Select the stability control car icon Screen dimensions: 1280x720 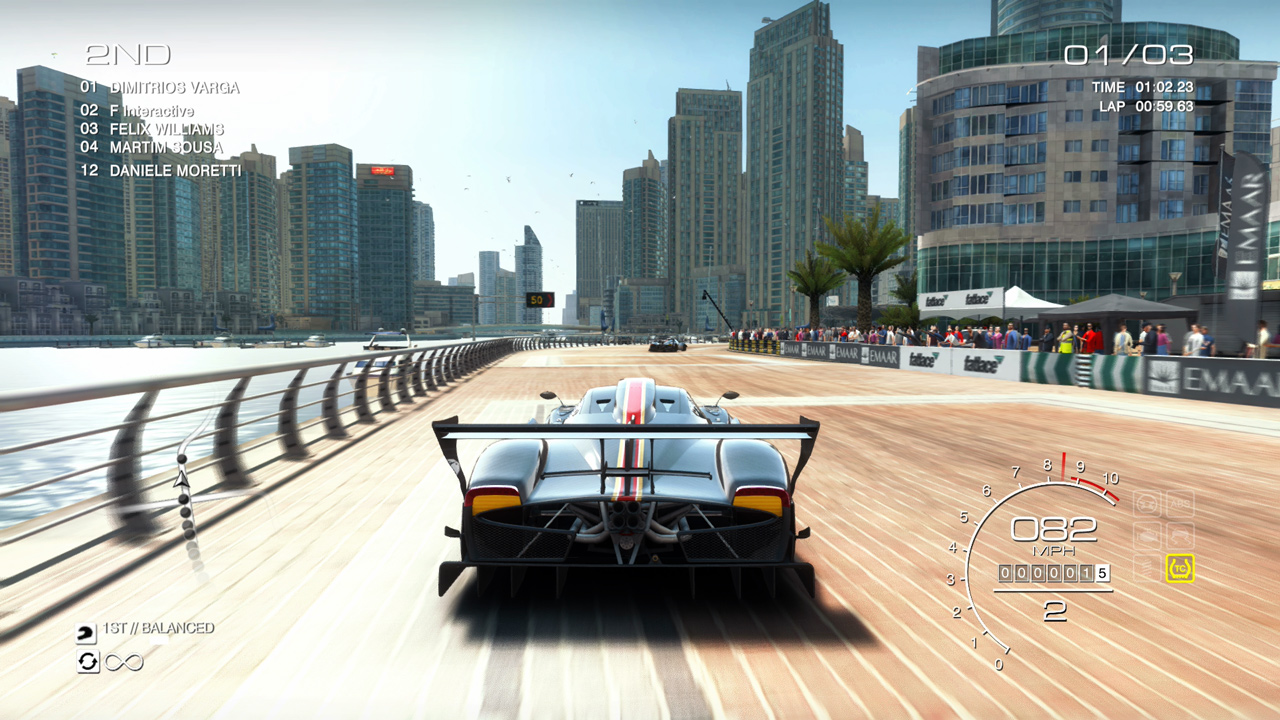point(1180,534)
